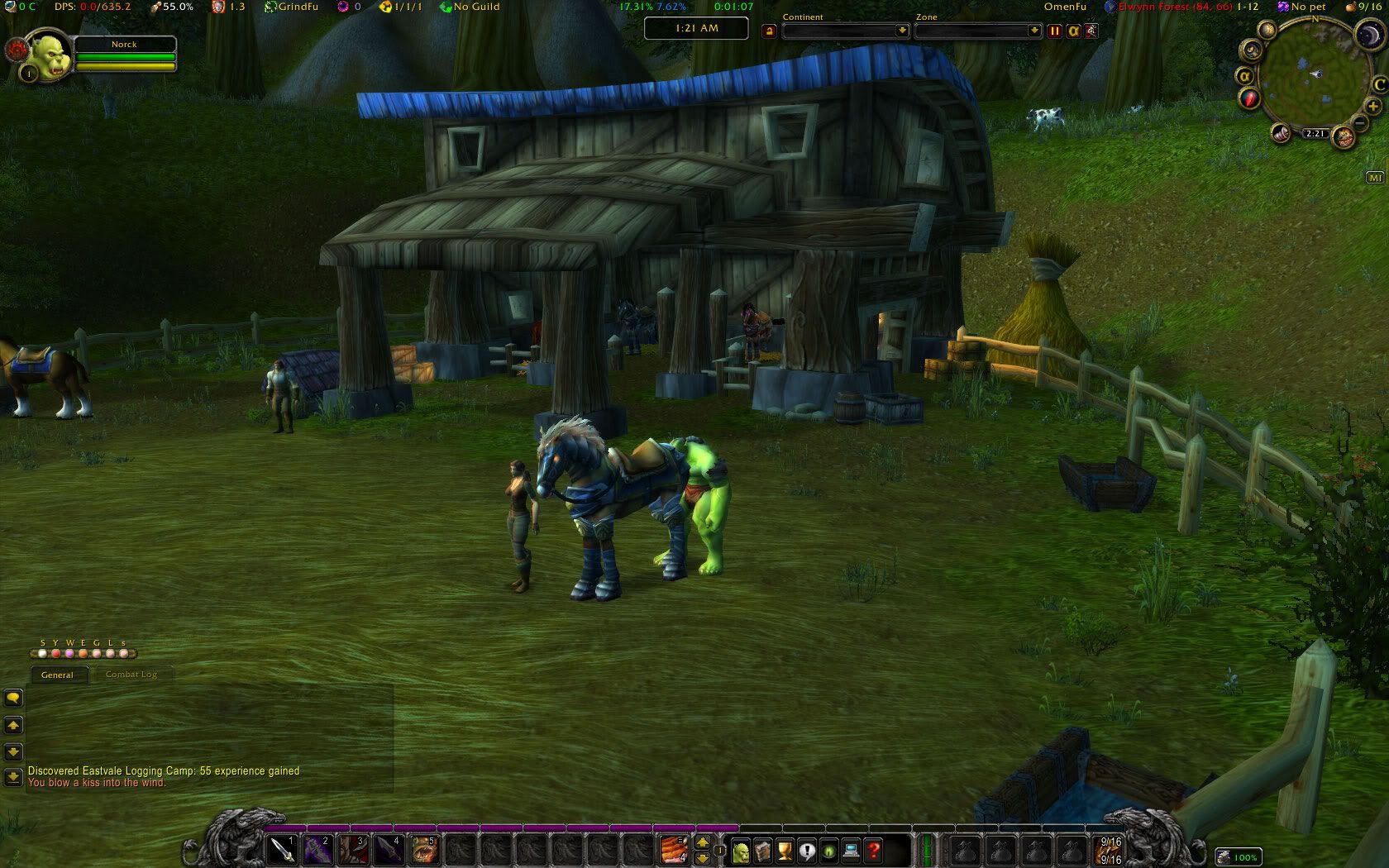Open the chat menu speech bubble button
The image size is (1389, 868).
click(x=13, y=698)
